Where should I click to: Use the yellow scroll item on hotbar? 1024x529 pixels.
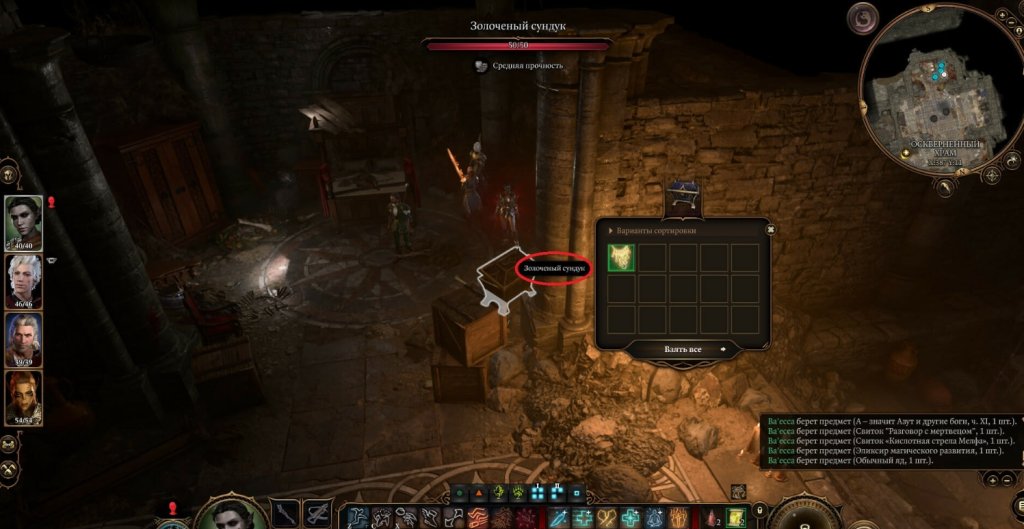pyautogui.click(x=735, y=517)
